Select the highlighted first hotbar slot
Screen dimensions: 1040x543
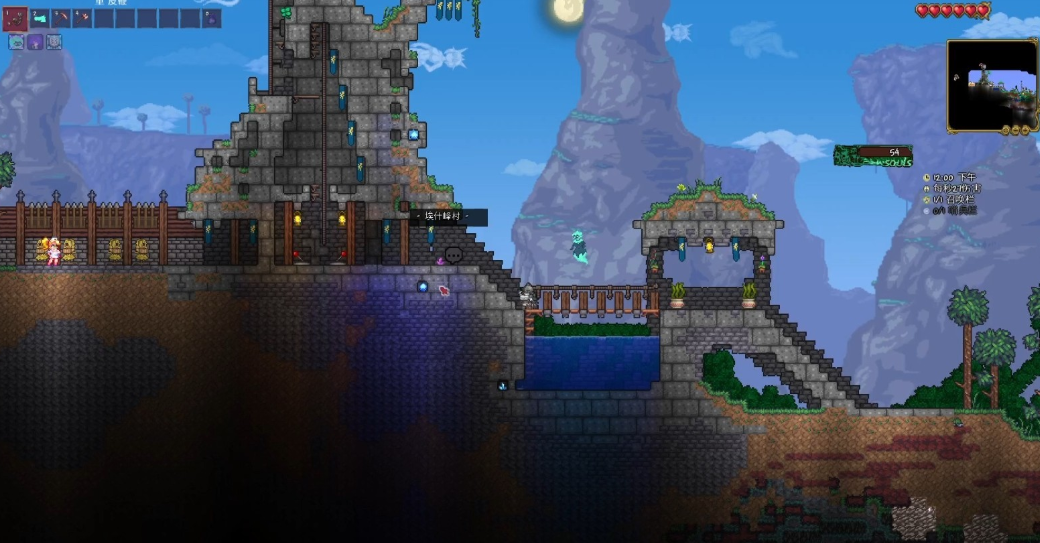point(15,18)
